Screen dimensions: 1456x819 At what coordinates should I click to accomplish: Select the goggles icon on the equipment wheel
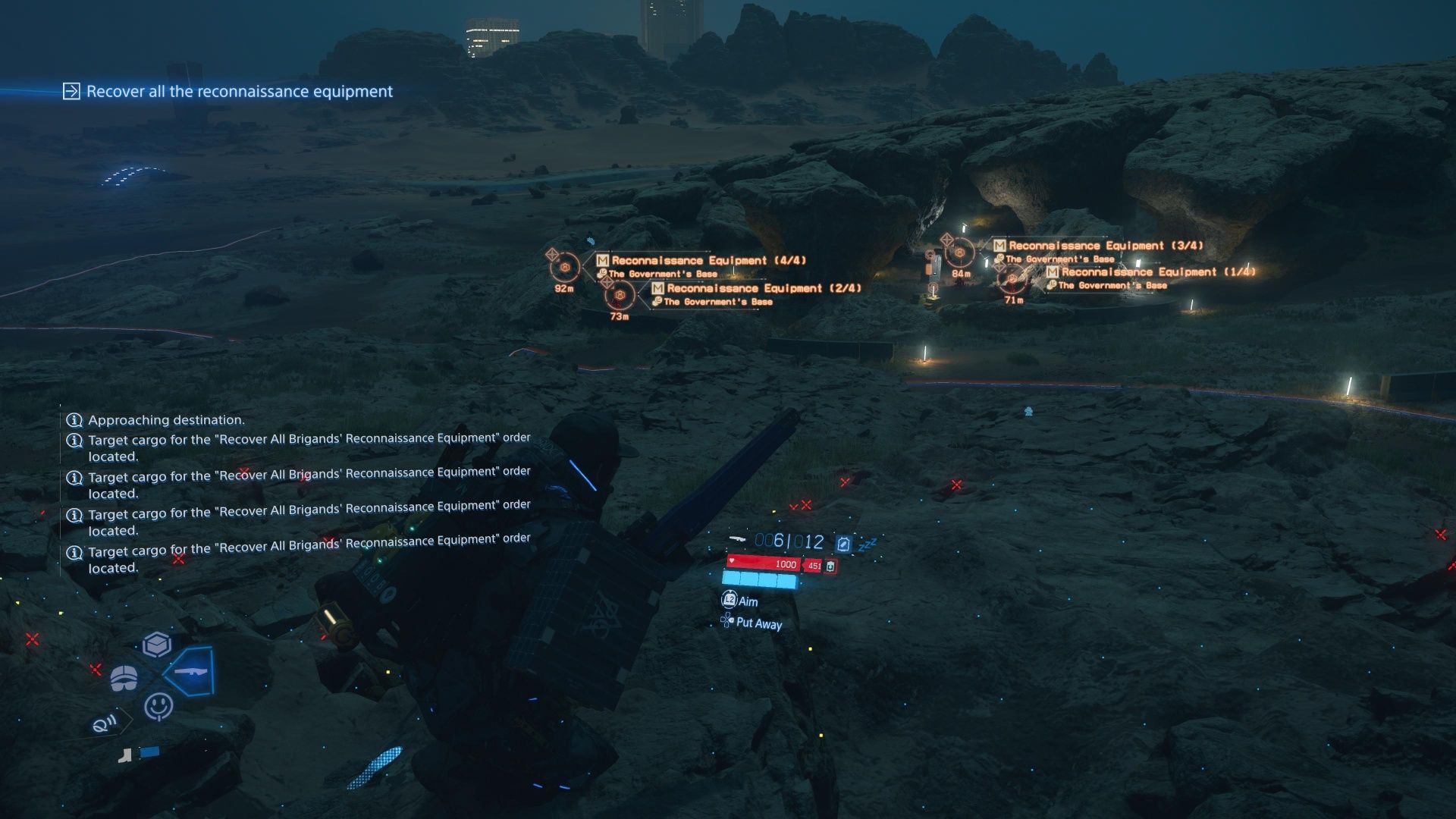click(124, 677)
